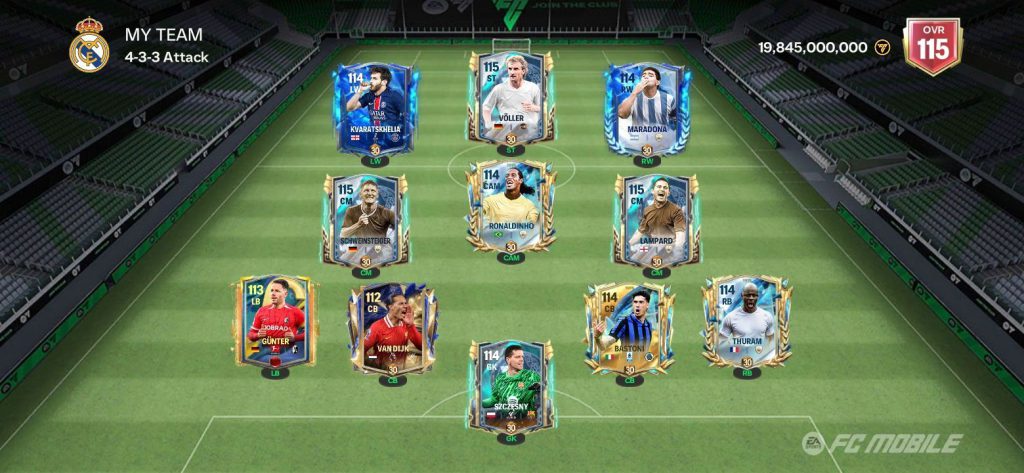Open the 4-3-3 Attack formation label
The image size is (1024, 473).
tap(167, 57)
